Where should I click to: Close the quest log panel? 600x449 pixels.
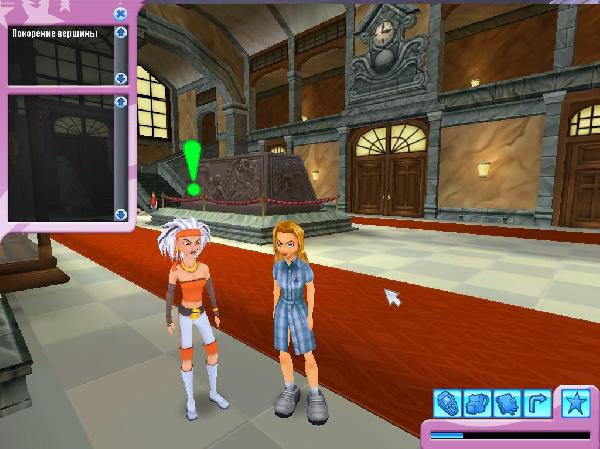pyautogui.click(x=120, y=13)
